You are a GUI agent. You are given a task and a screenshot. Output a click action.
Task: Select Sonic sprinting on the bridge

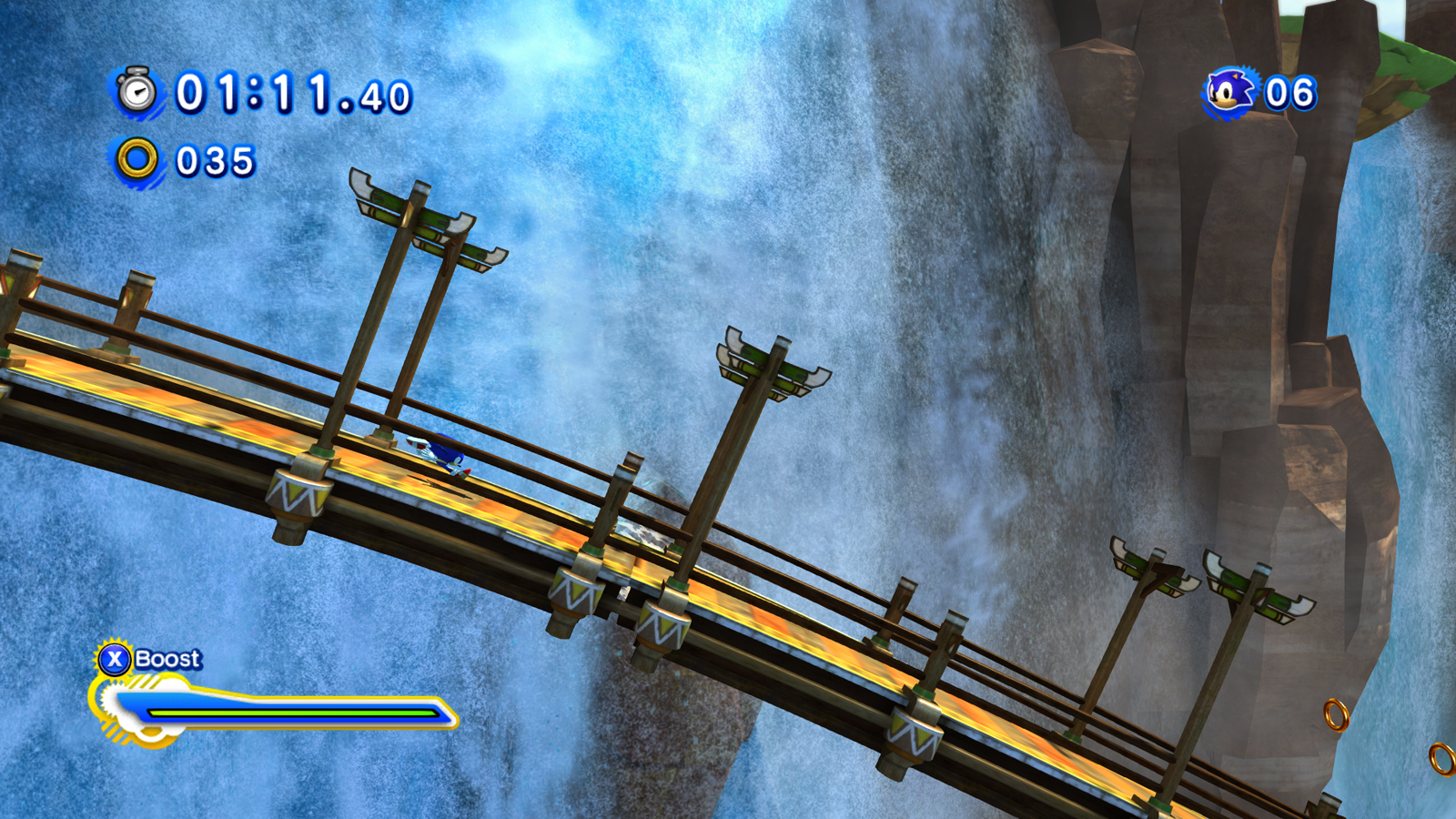tap(443, 453)
